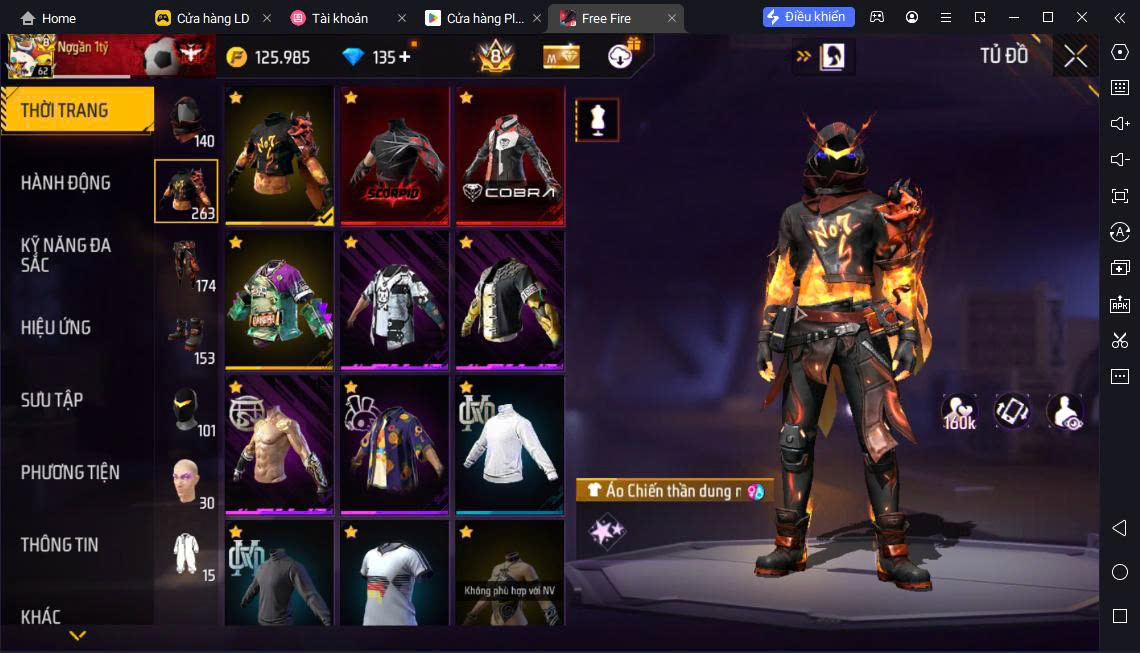The height and width of the screenshot is (653, 1140).
Task: Select the KỸ NĂNG ĐA SẮC menu entry
Action: click(x=66, y=254)
